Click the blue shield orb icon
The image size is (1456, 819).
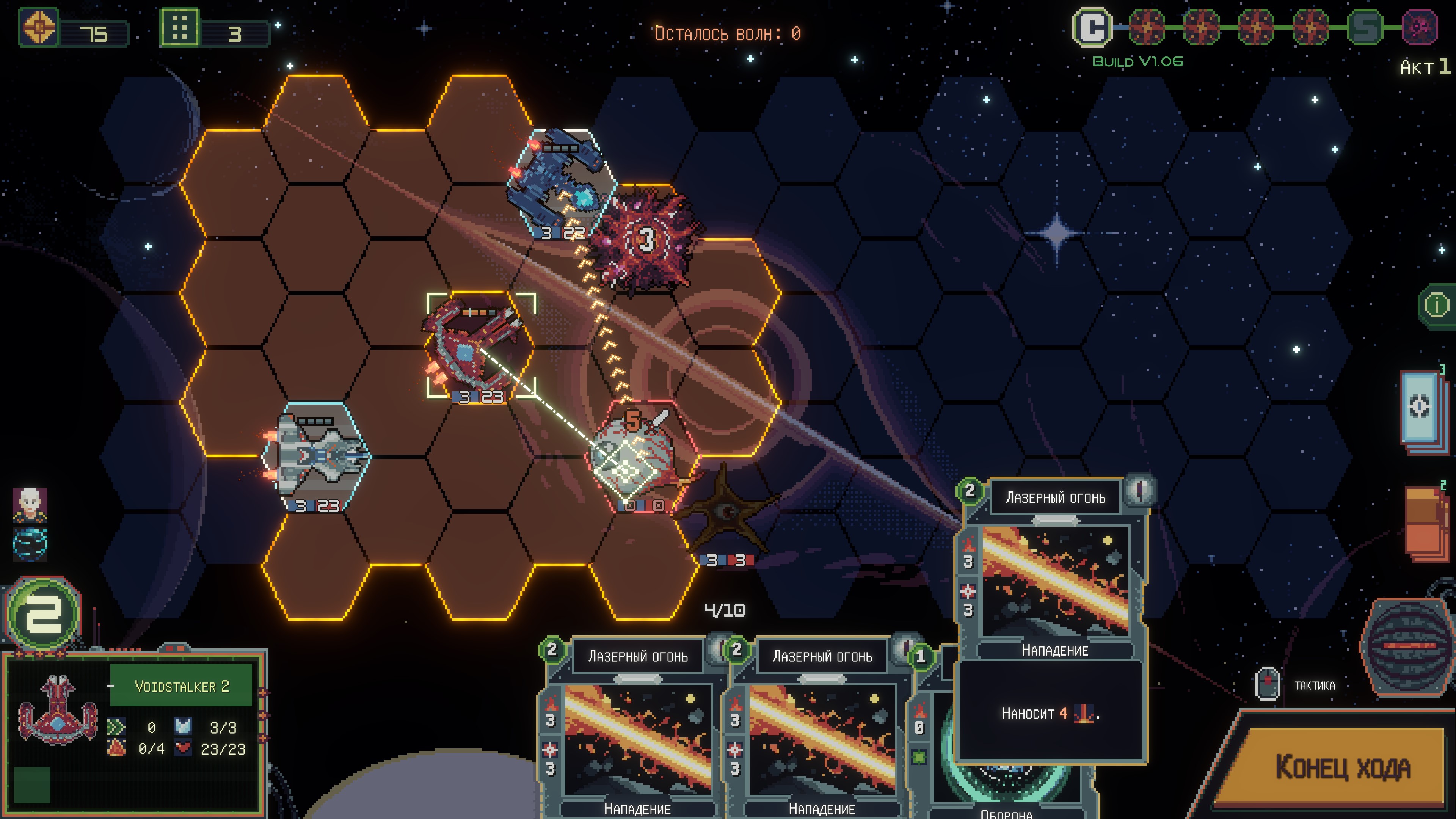(30, 543)
